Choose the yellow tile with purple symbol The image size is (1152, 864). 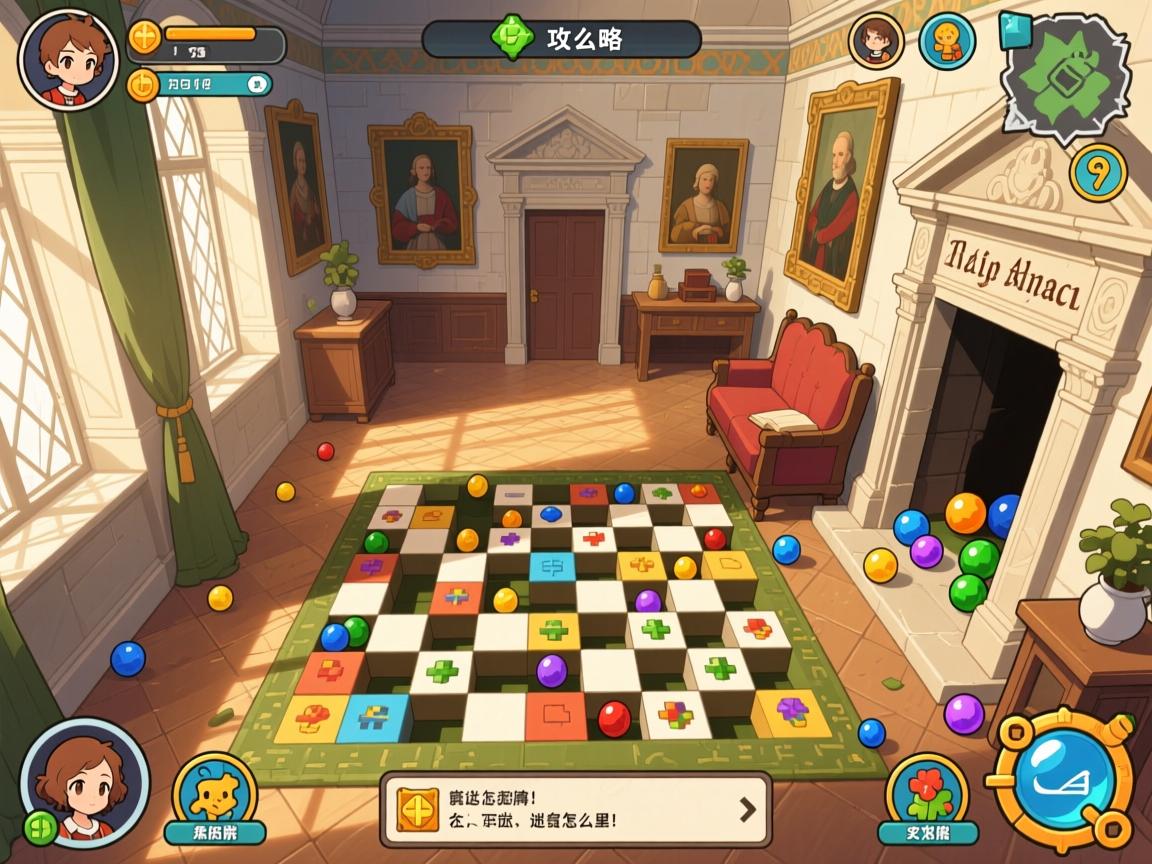point(791,712)
